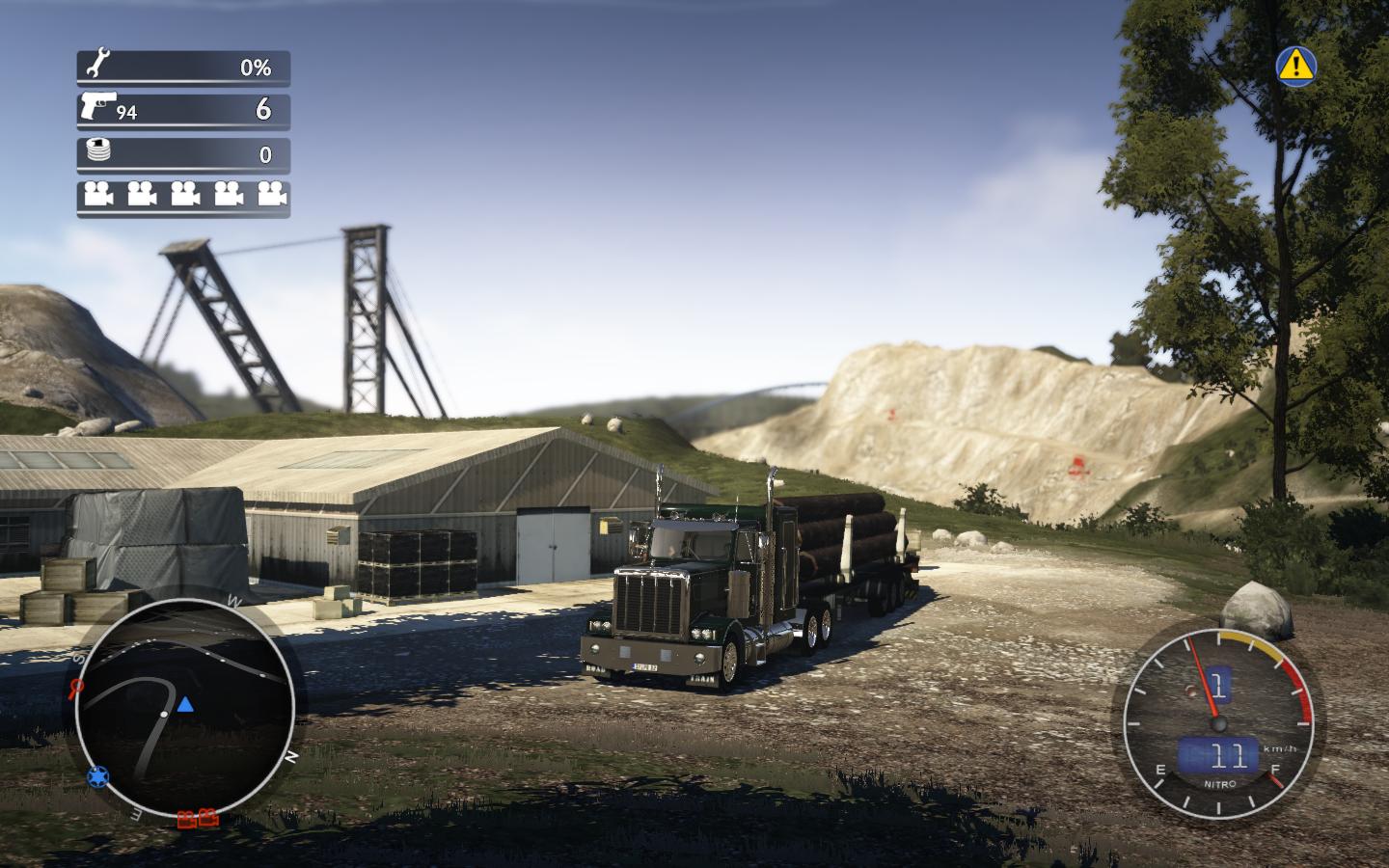Select the yellow warning triangle icon
This screenshot has height=868, width=1389.
pos(1295,65)
